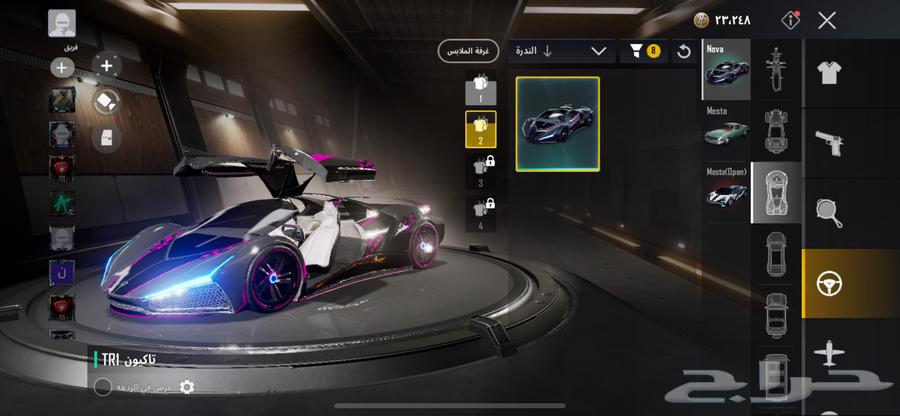Open the rarity sort dropdown
Image resolution: width=900 pixels, height=416 pixels.
point(560,51)
